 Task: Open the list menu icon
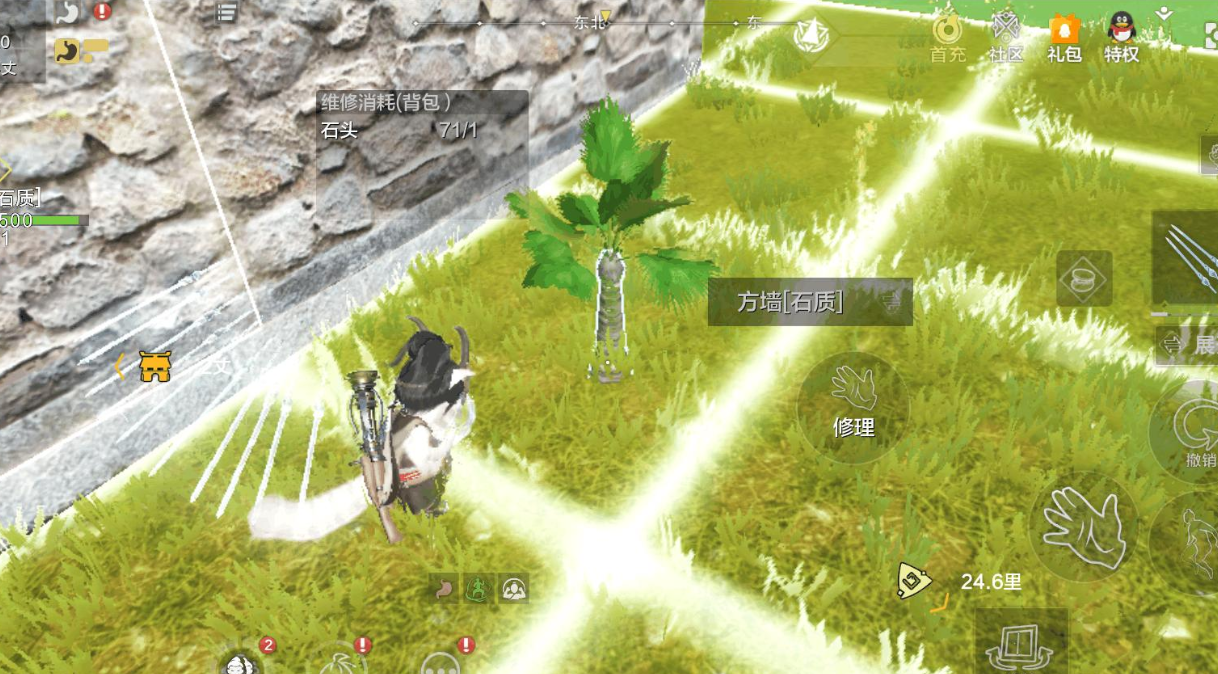(x=227, y=12)
